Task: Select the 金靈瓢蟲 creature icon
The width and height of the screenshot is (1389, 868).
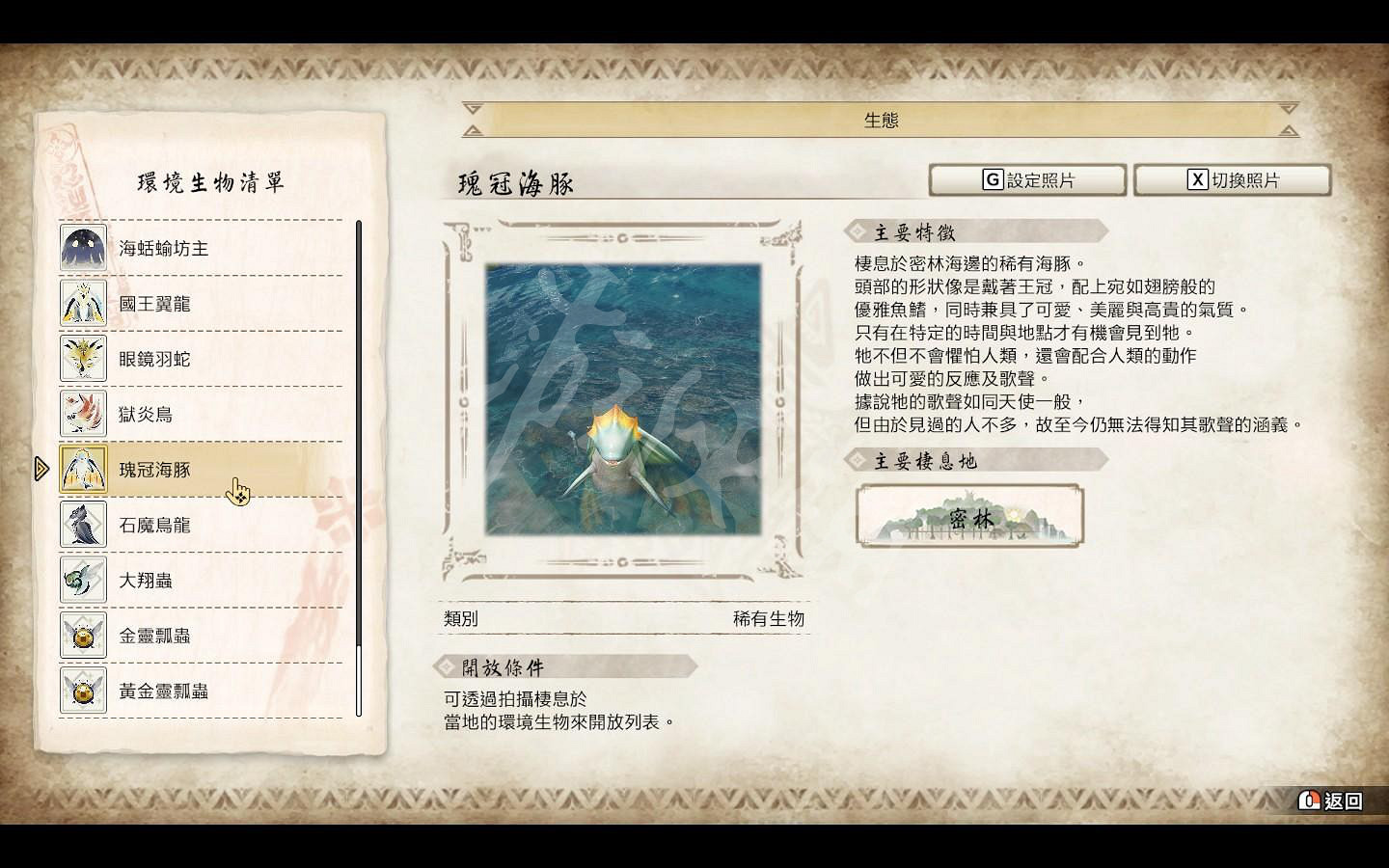Action: coord(83,636)
